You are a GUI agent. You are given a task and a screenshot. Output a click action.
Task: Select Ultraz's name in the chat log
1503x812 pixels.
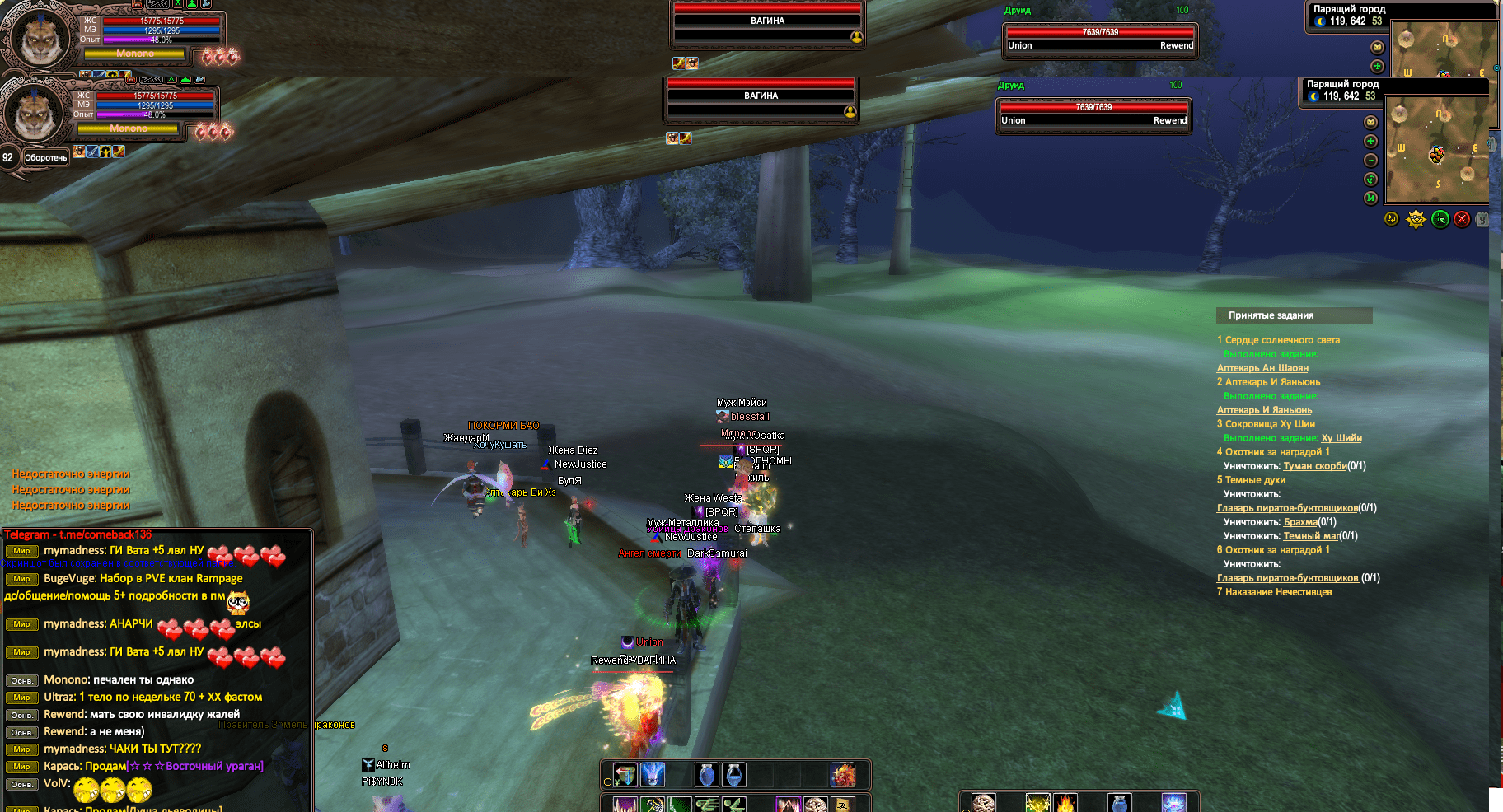59,697
